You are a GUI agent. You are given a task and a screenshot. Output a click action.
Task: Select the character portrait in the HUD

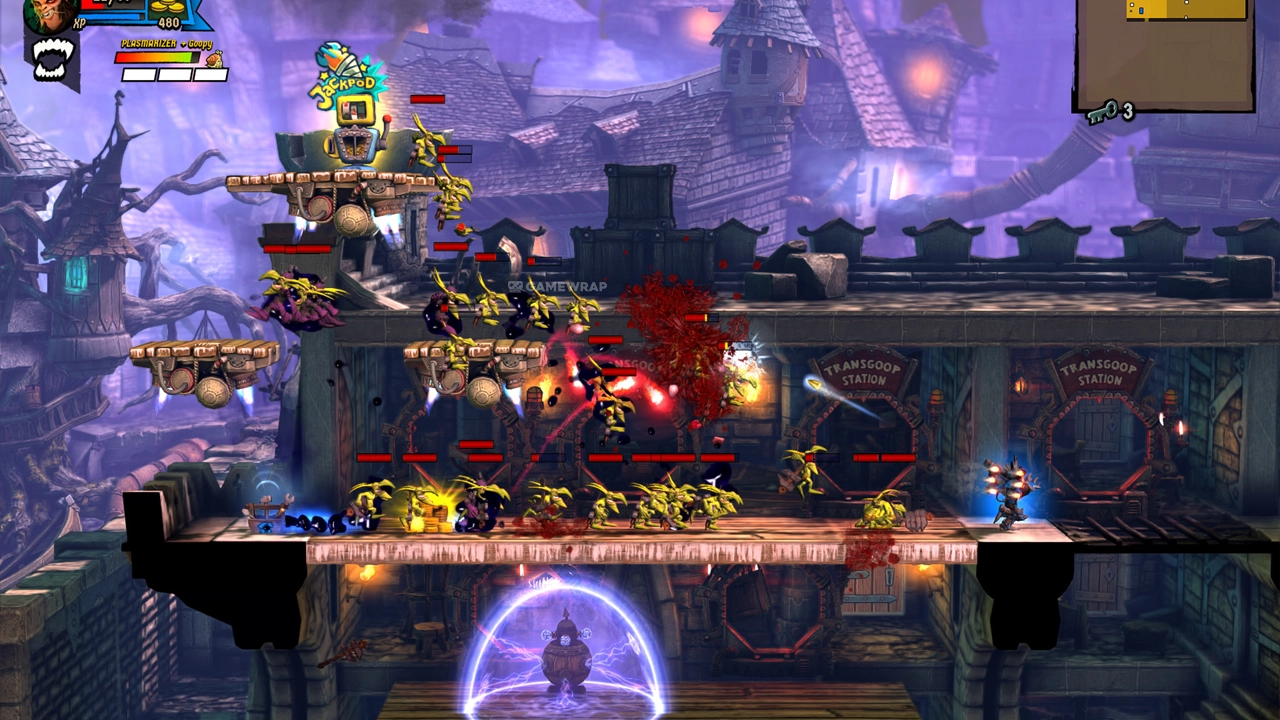(50, 14)
